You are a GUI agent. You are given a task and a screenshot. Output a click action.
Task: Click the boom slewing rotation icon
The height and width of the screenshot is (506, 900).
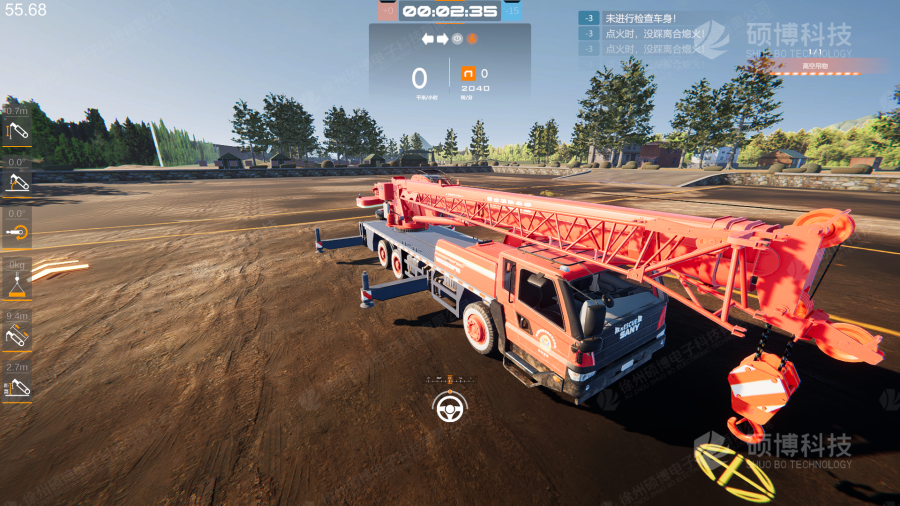coord(17,233)
